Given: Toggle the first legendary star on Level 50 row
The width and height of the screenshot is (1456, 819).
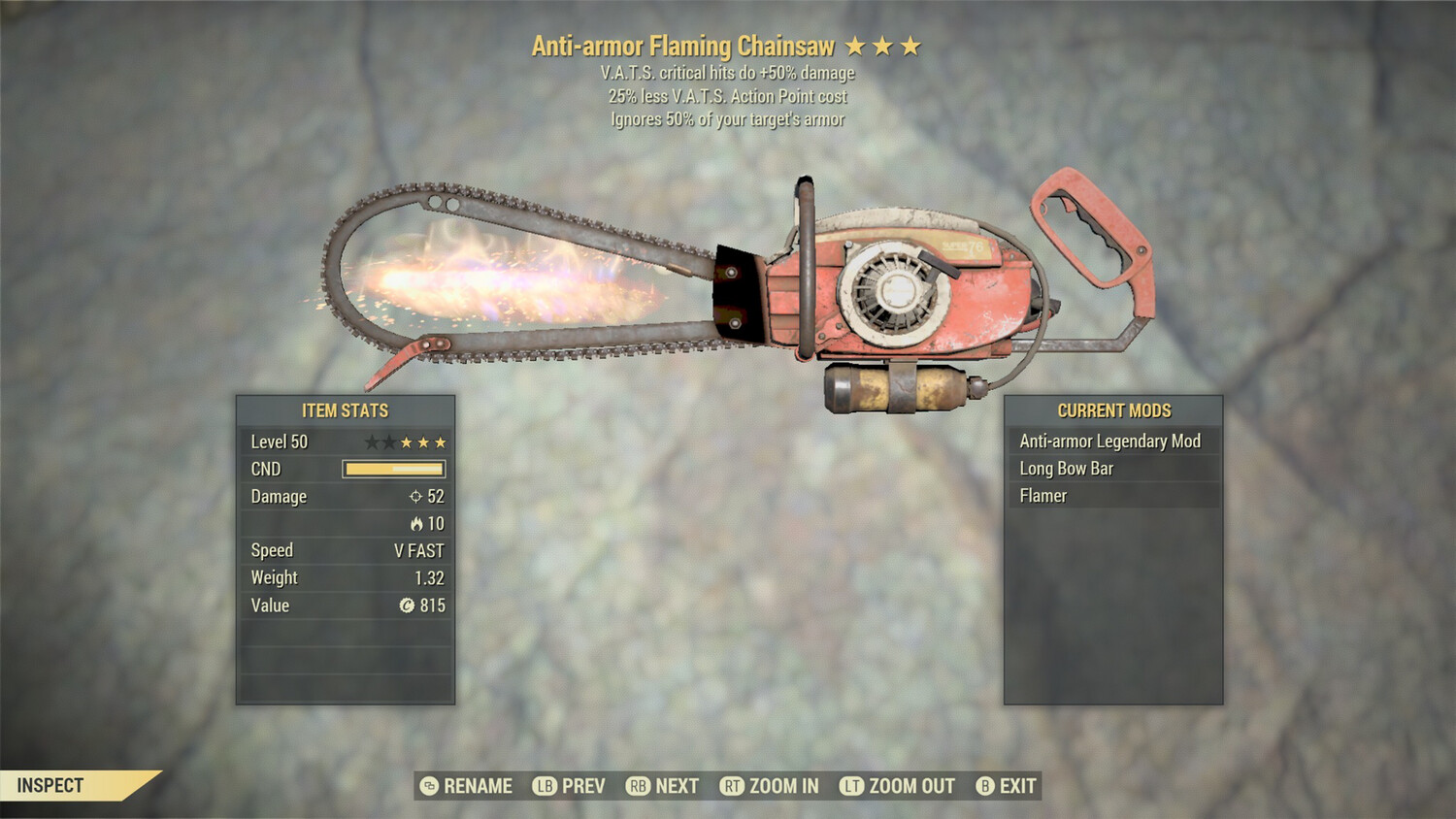Looking at the screenshot, I should pyautogui.click(x=370, y=442).
